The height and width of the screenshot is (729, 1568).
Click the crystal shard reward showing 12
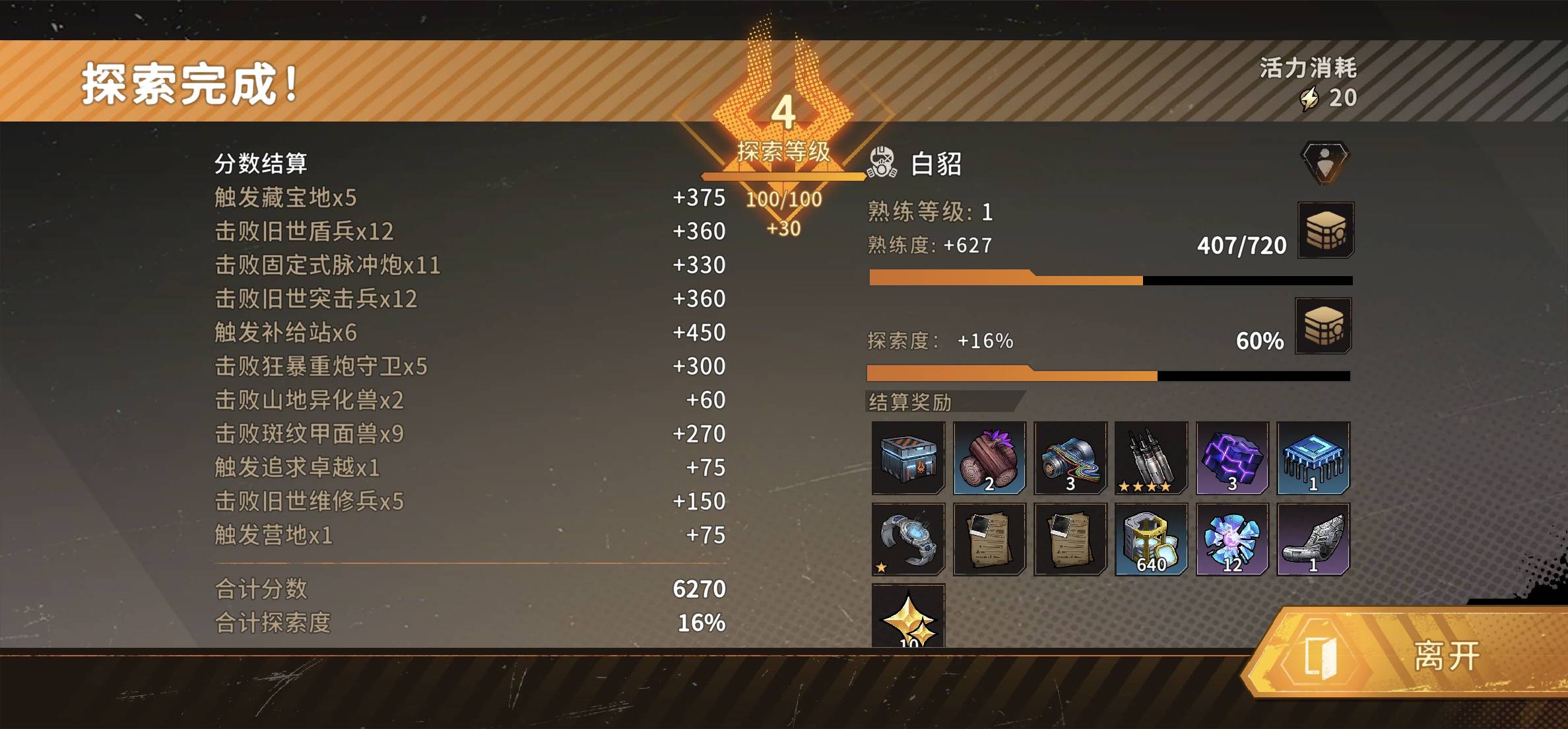[x=1233, y=539]
